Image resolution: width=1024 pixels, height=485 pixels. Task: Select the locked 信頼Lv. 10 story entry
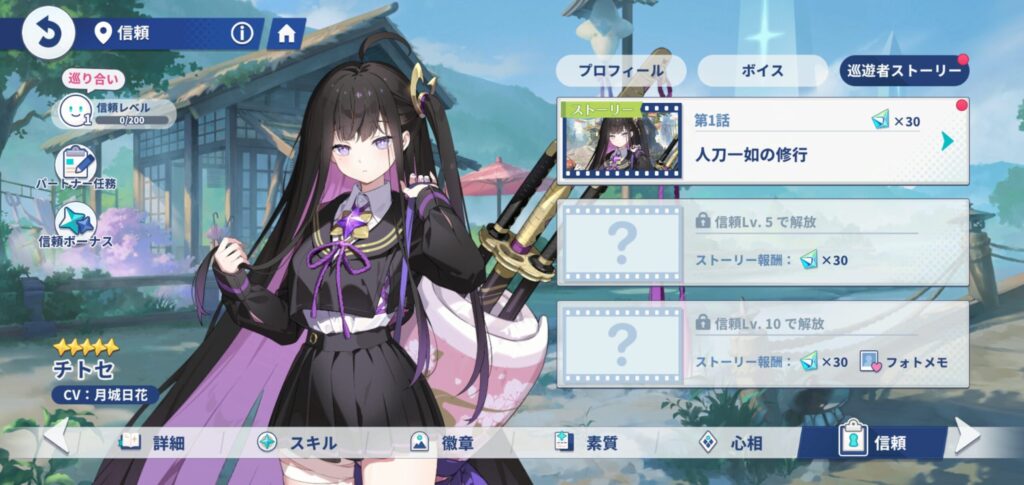coord(762,344)
